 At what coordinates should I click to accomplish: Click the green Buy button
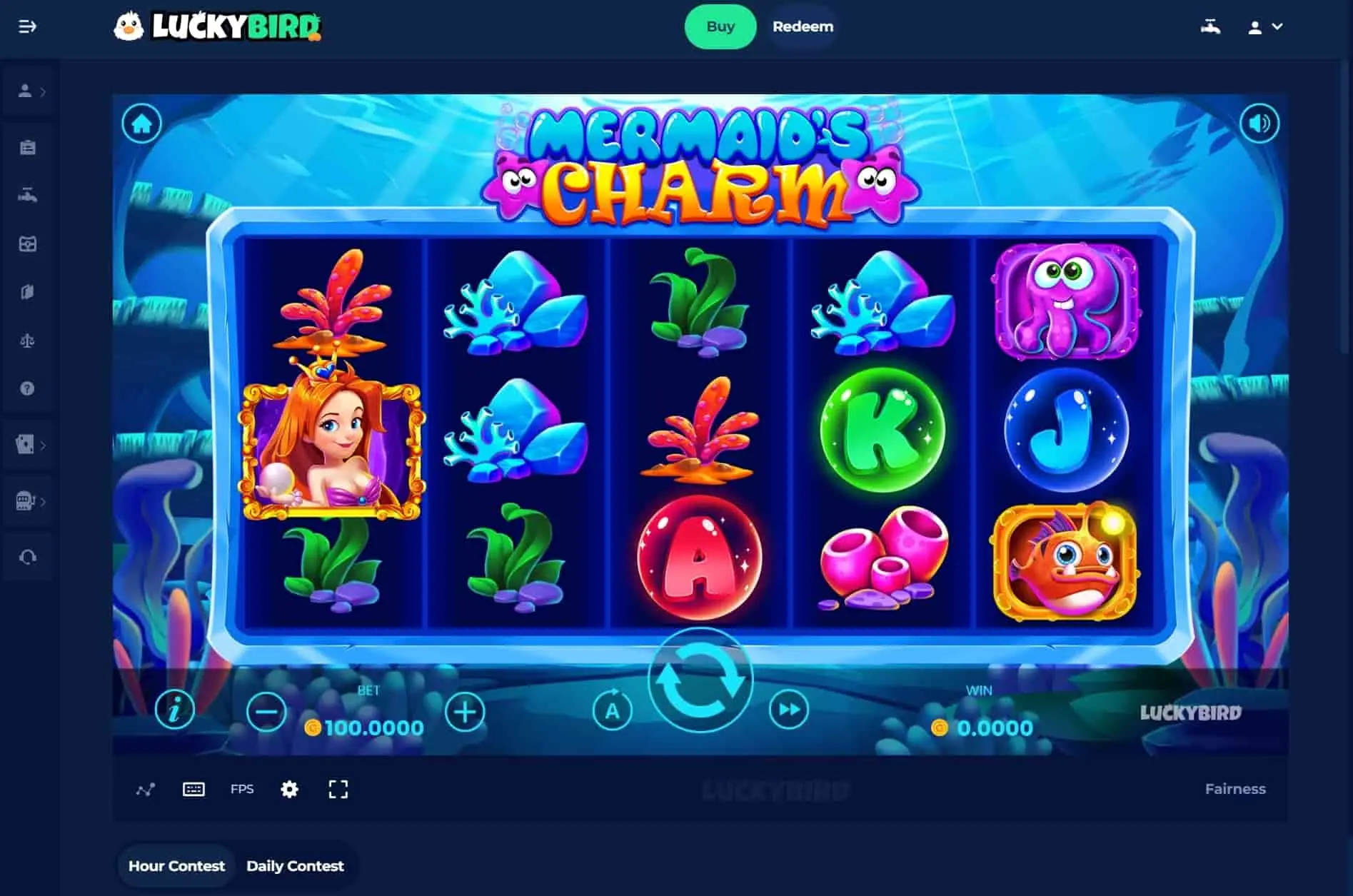pos(720,27)
